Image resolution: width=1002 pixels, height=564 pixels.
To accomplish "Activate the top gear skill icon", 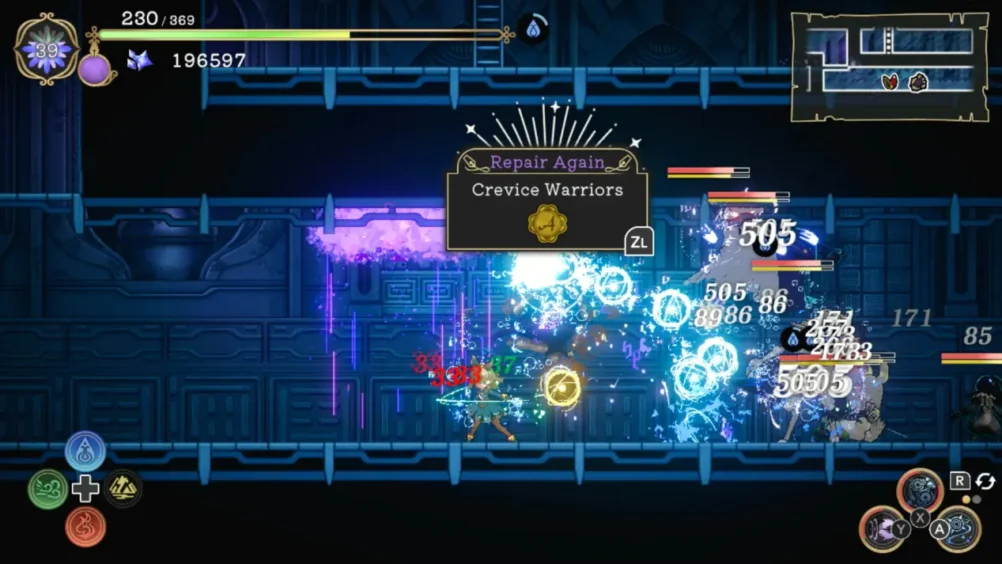I will 919,491.
